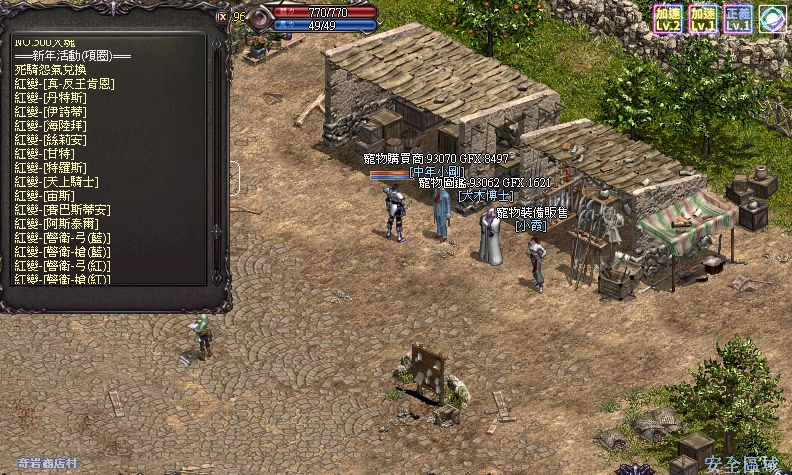Select the 正義 Lv.1 status icon
The width and height of the screenshot is (792, 475).
(x=737, y=18)
